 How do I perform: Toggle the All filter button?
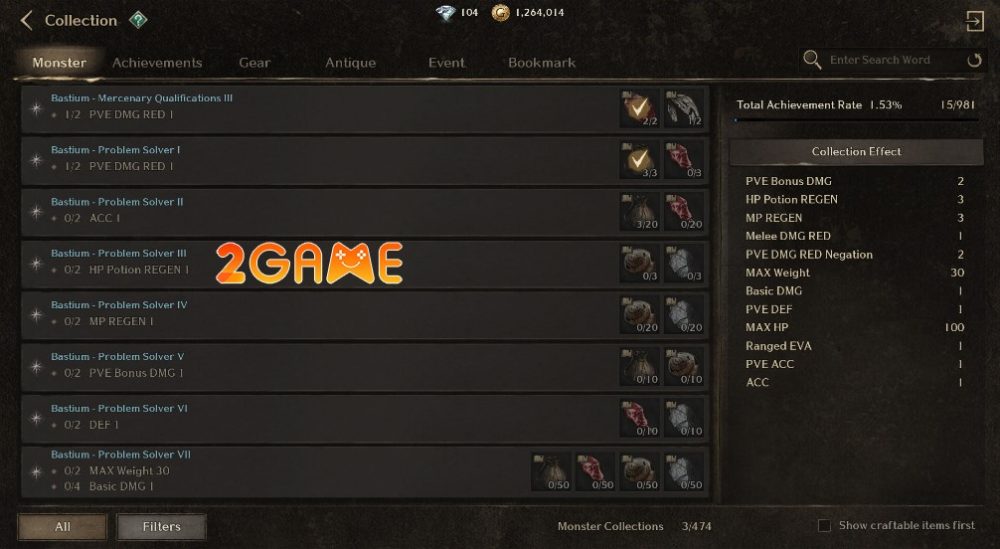[62, 526]
